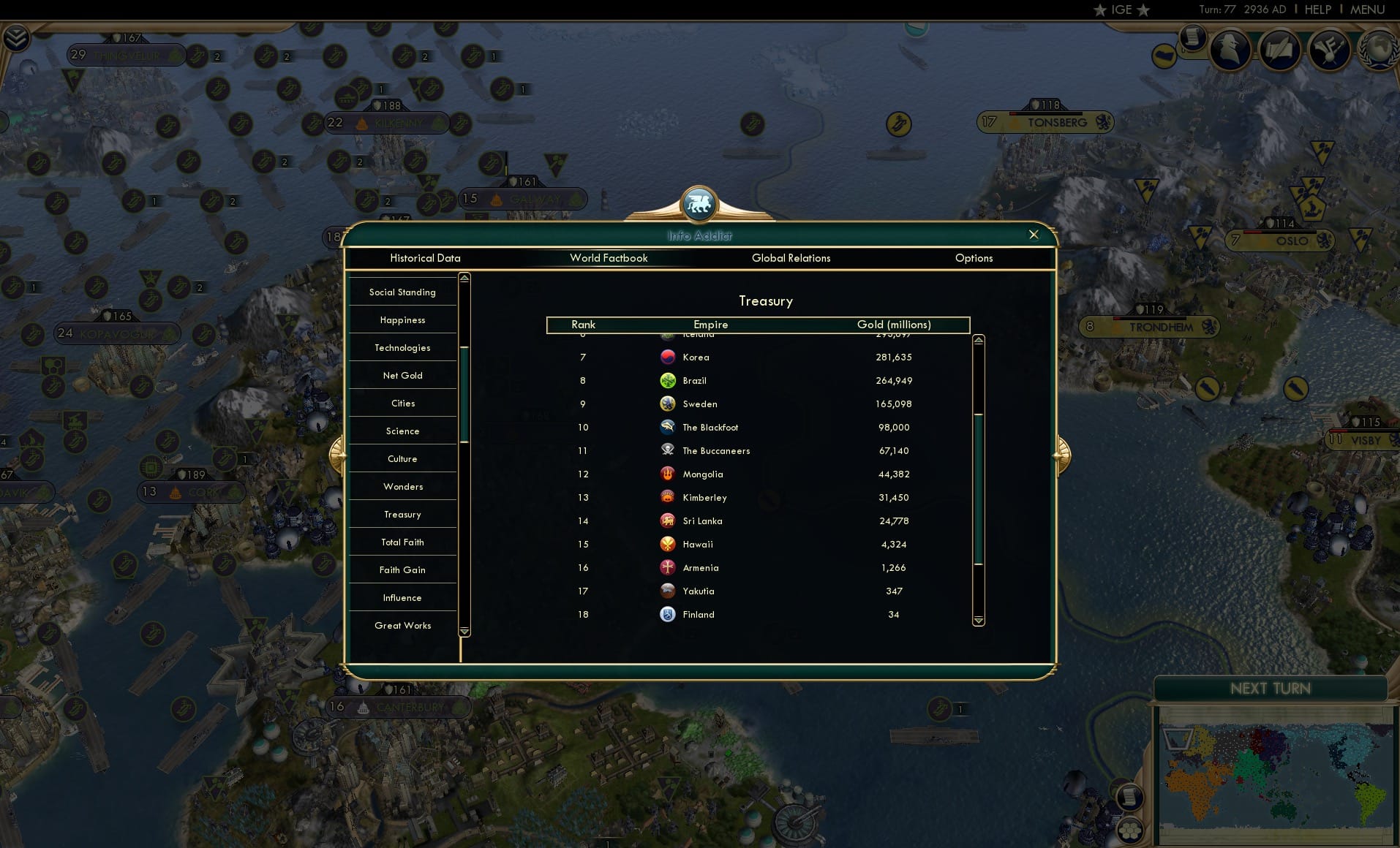This screenshot has width=1400, height=848.
Task: Switch to the Global Relations tab
Action: coord(791,258)
